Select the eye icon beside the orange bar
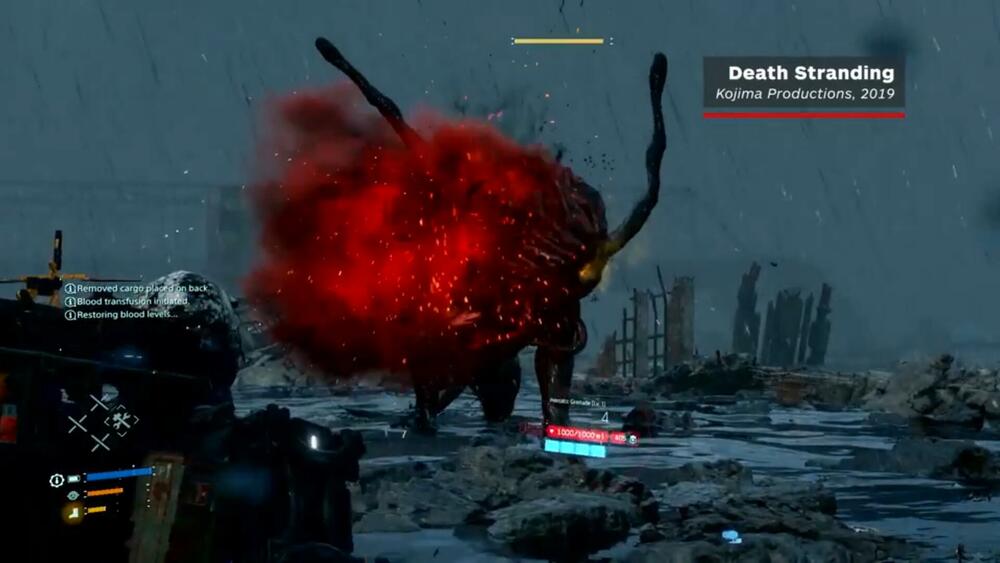1000x563 pixels. 73,494
